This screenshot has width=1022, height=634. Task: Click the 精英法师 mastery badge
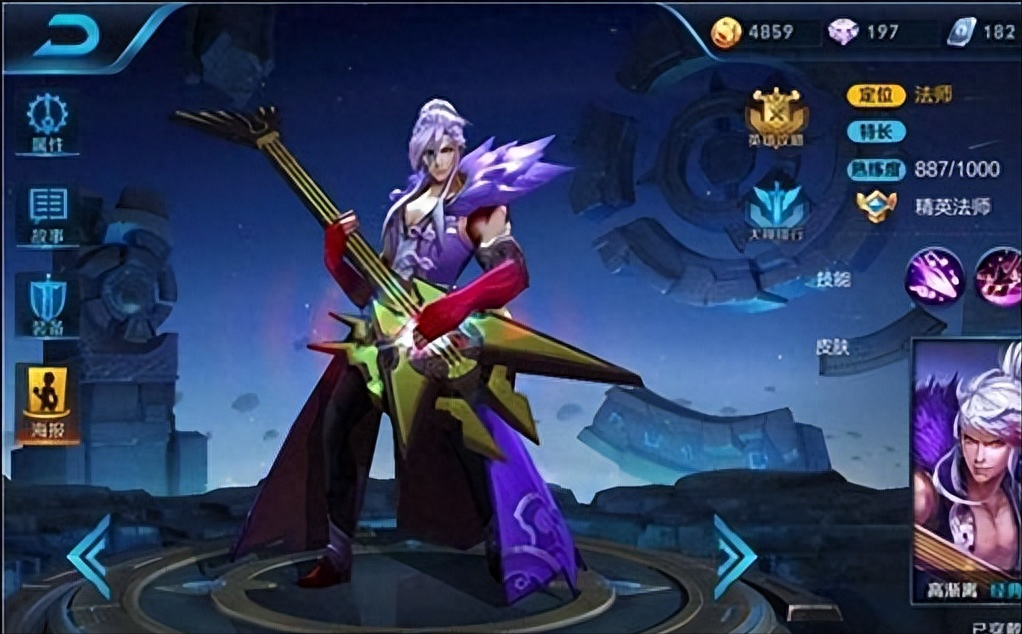coord(876,206)
